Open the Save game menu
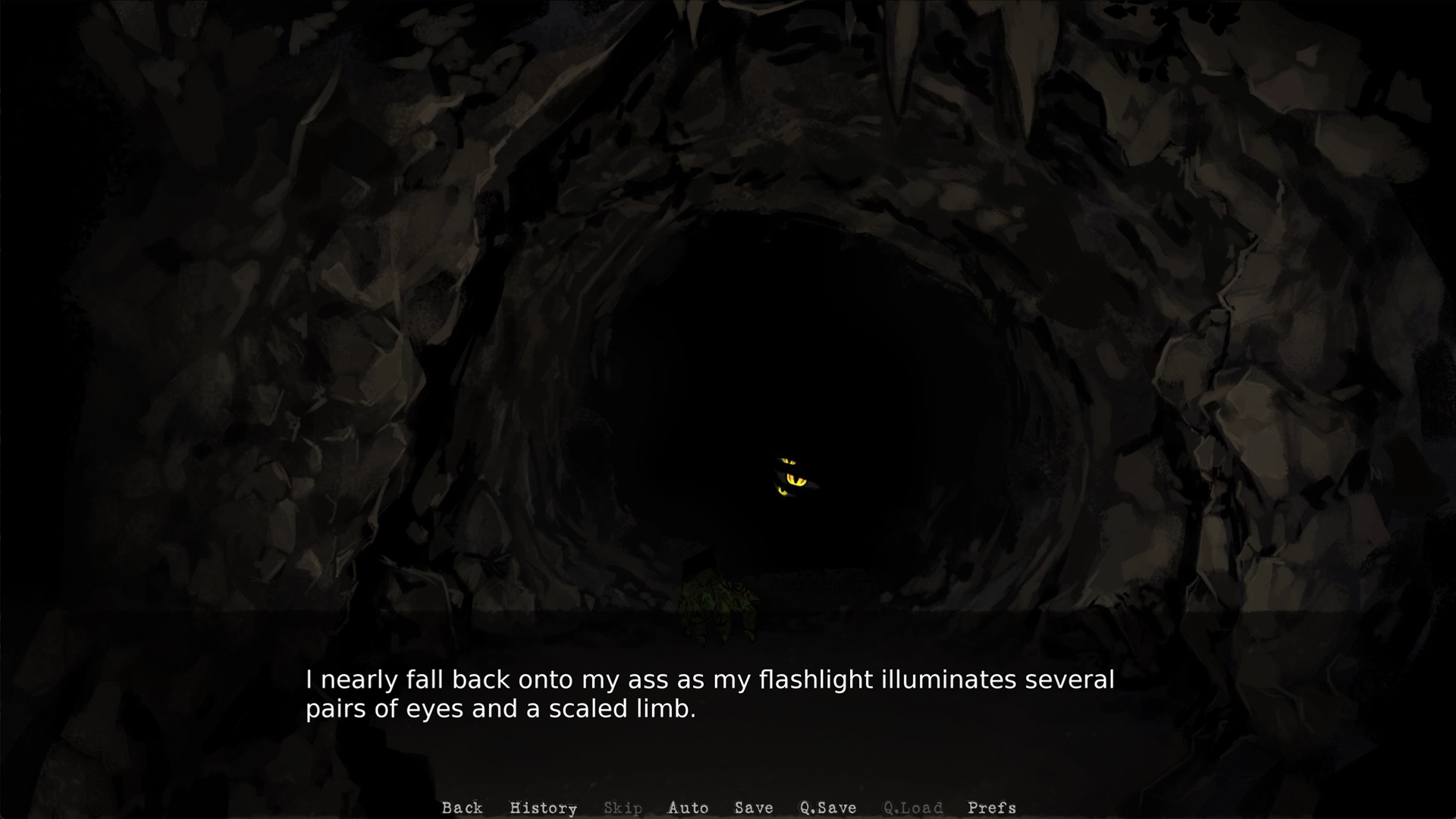 (x=754, y=808)
